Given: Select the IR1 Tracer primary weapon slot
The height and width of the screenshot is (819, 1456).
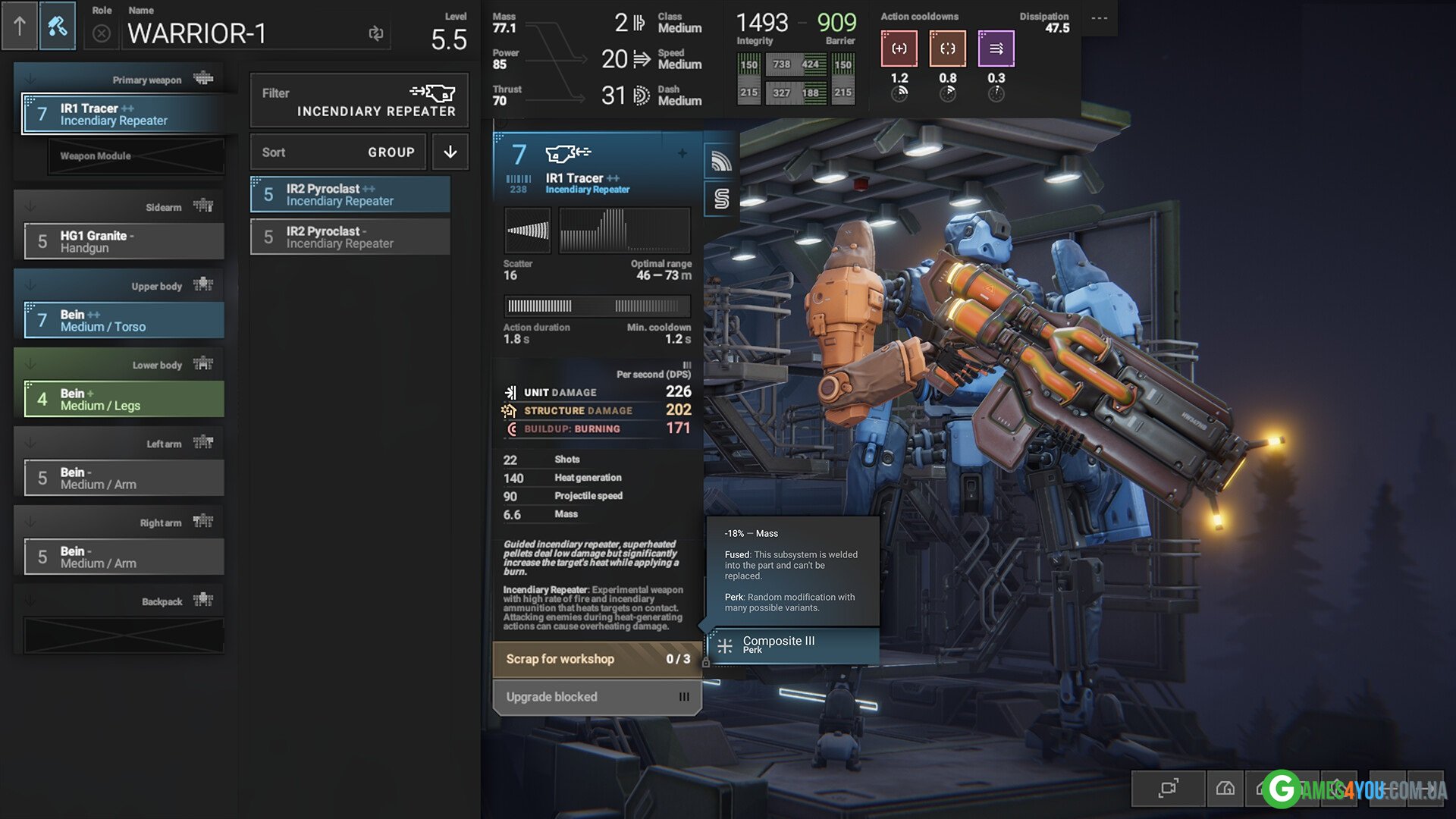Looking at the screenshot, I should click(124, 115).
